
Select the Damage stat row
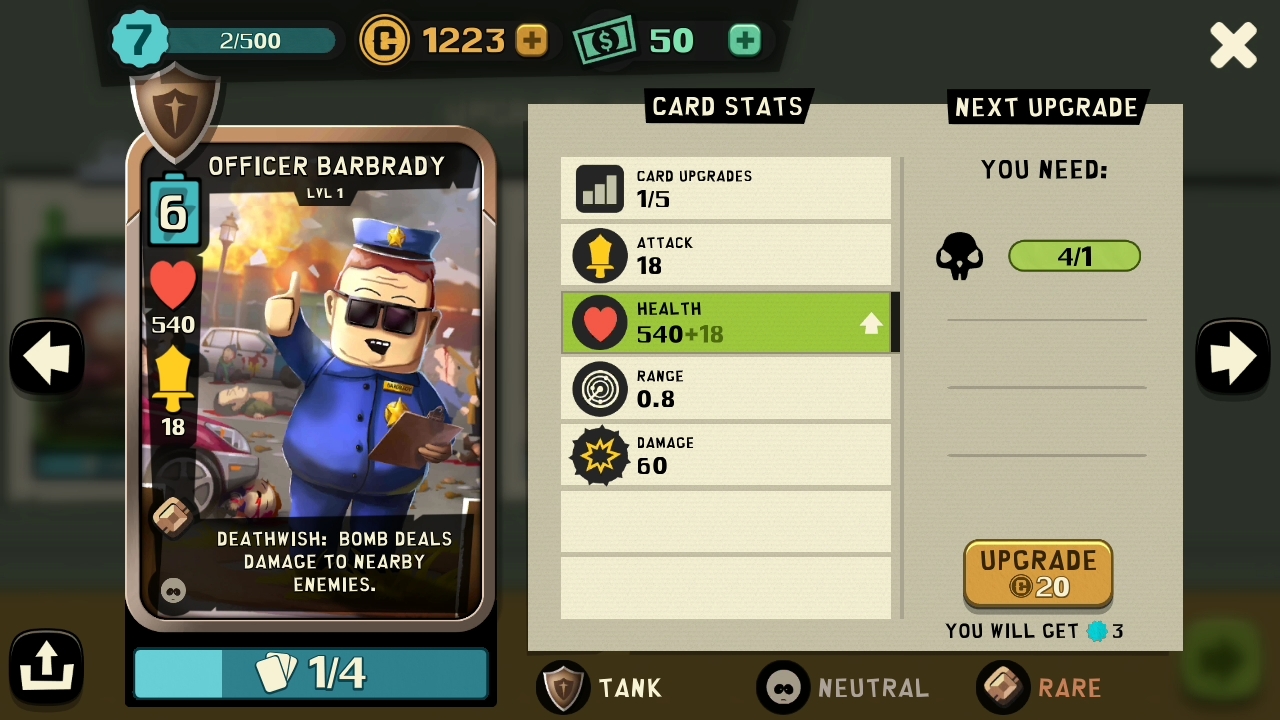pyautogui.click(x=726, y=455)
